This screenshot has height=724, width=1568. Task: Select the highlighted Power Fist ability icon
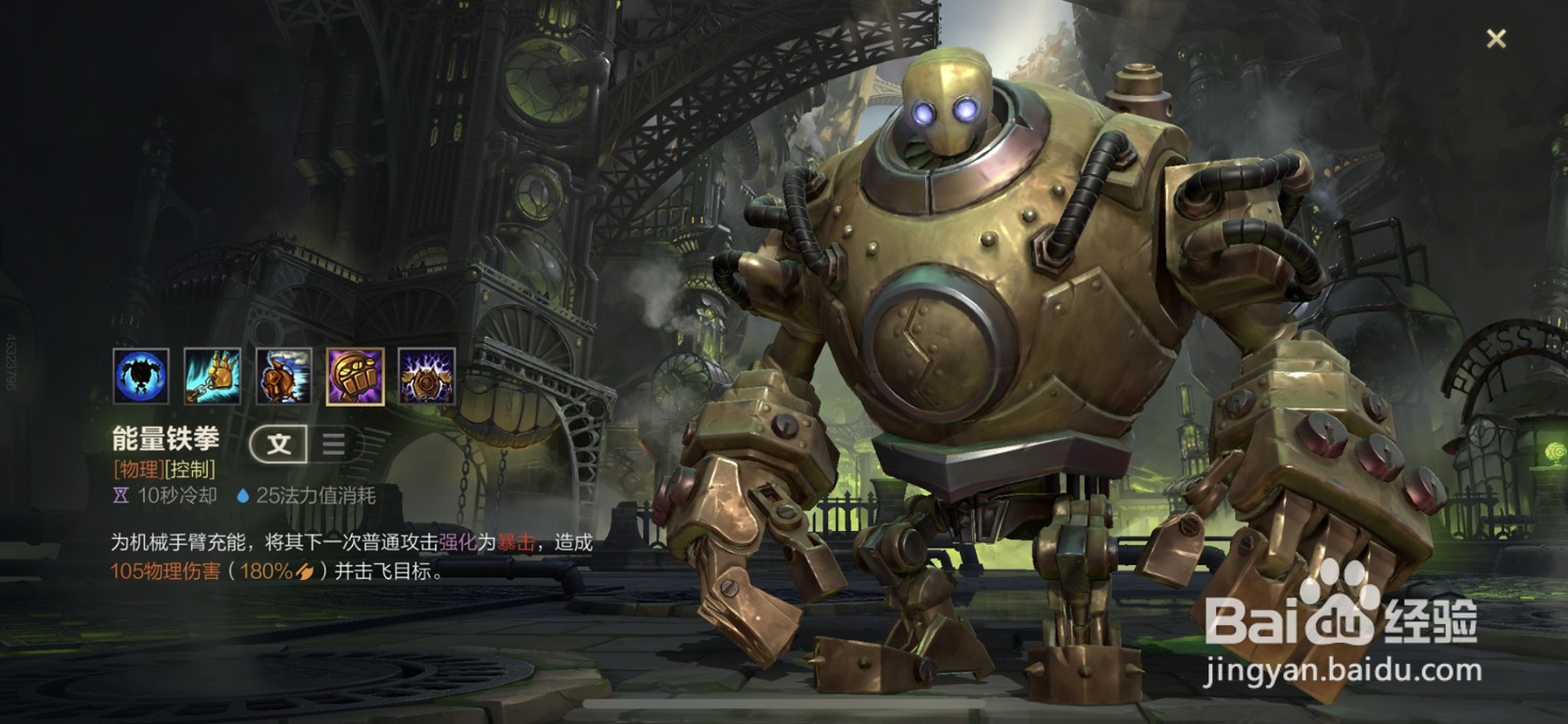(x=355, y=376)
